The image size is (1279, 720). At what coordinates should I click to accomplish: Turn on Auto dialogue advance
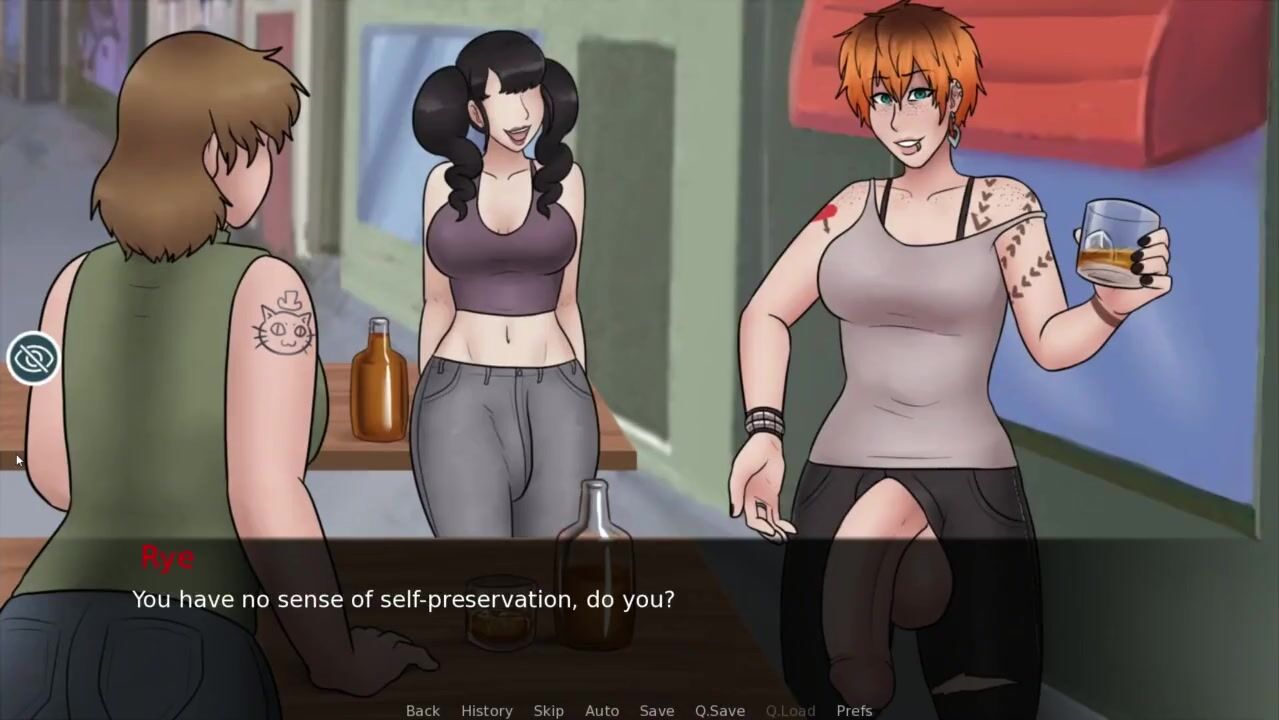[601, 710]
